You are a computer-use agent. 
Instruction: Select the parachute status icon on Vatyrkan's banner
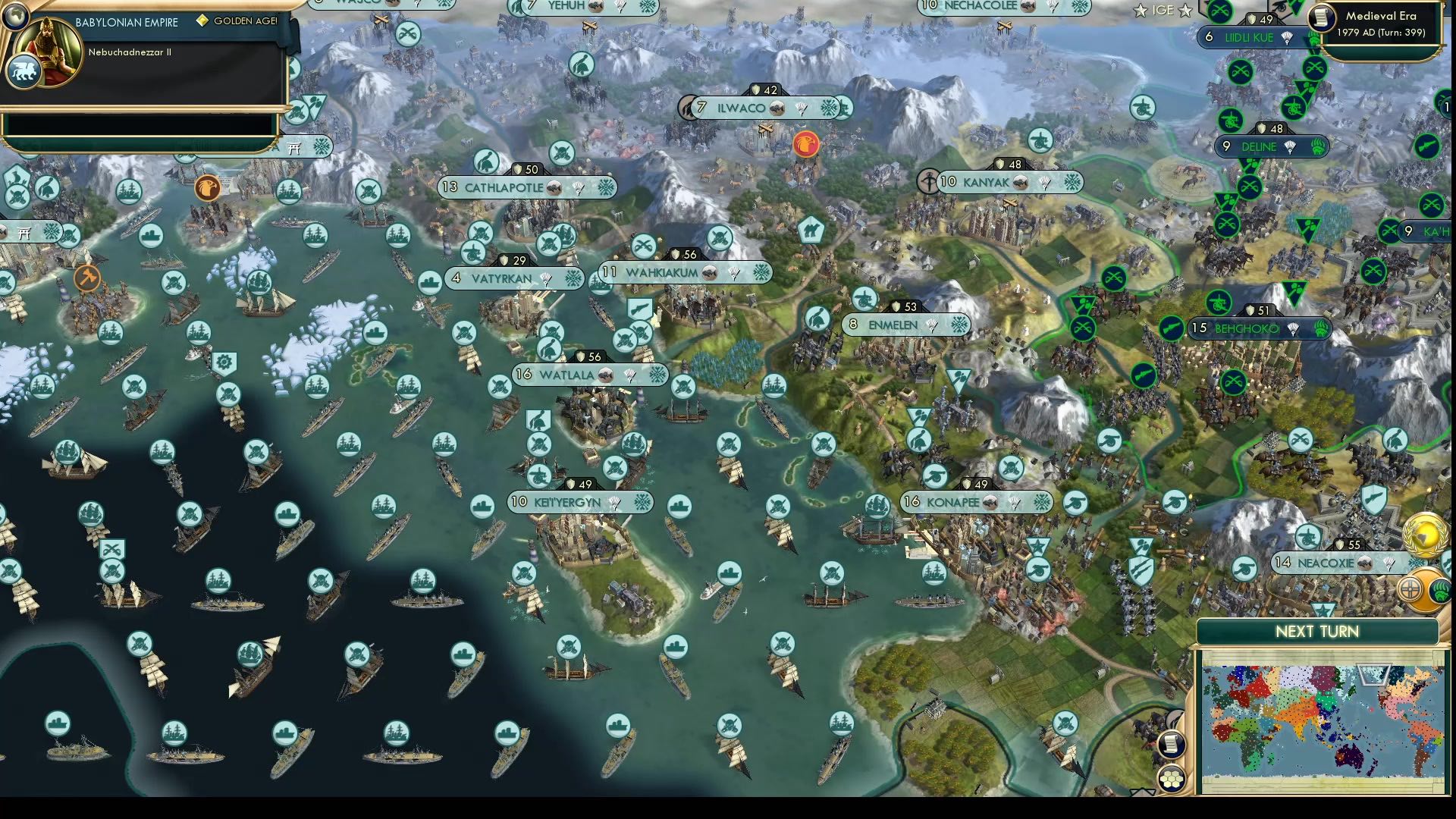544,280
